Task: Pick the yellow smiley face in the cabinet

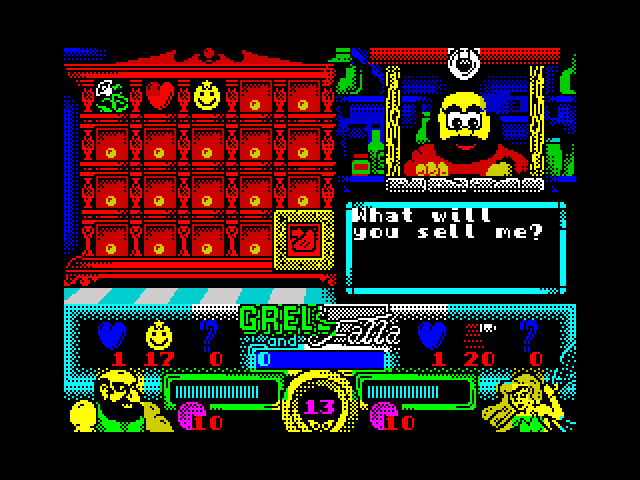Action: [207, 96]
